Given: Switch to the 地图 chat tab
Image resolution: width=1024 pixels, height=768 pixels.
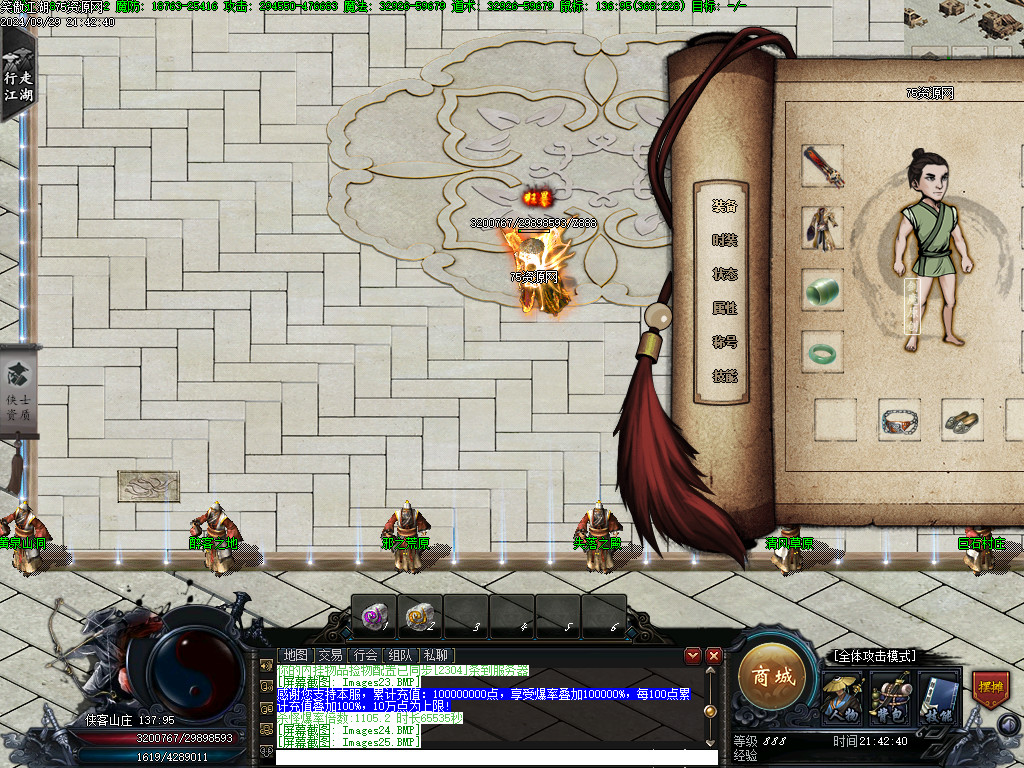Looking at the screenshot, I should click(295, 655).
